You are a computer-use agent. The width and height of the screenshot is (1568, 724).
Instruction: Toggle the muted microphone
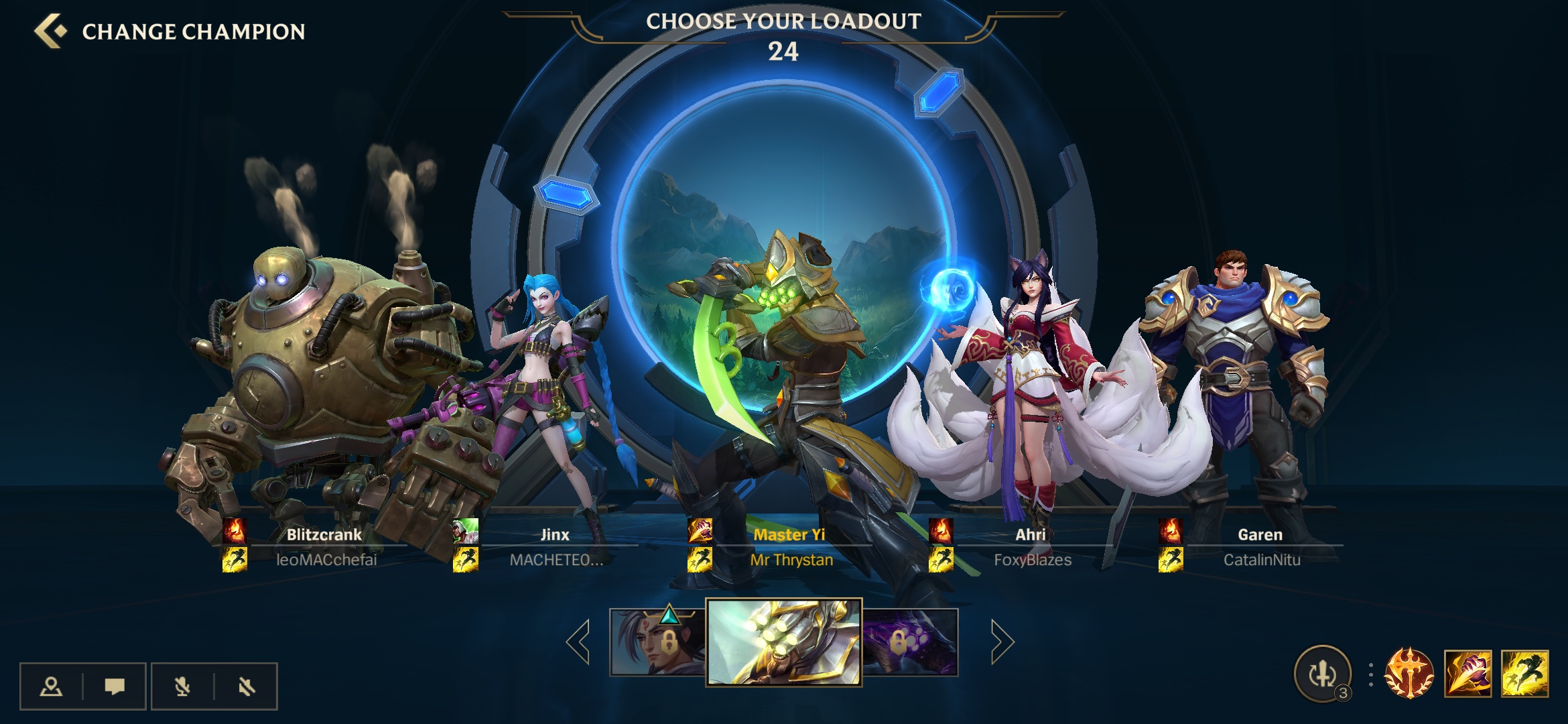click(x=182, y=686)
